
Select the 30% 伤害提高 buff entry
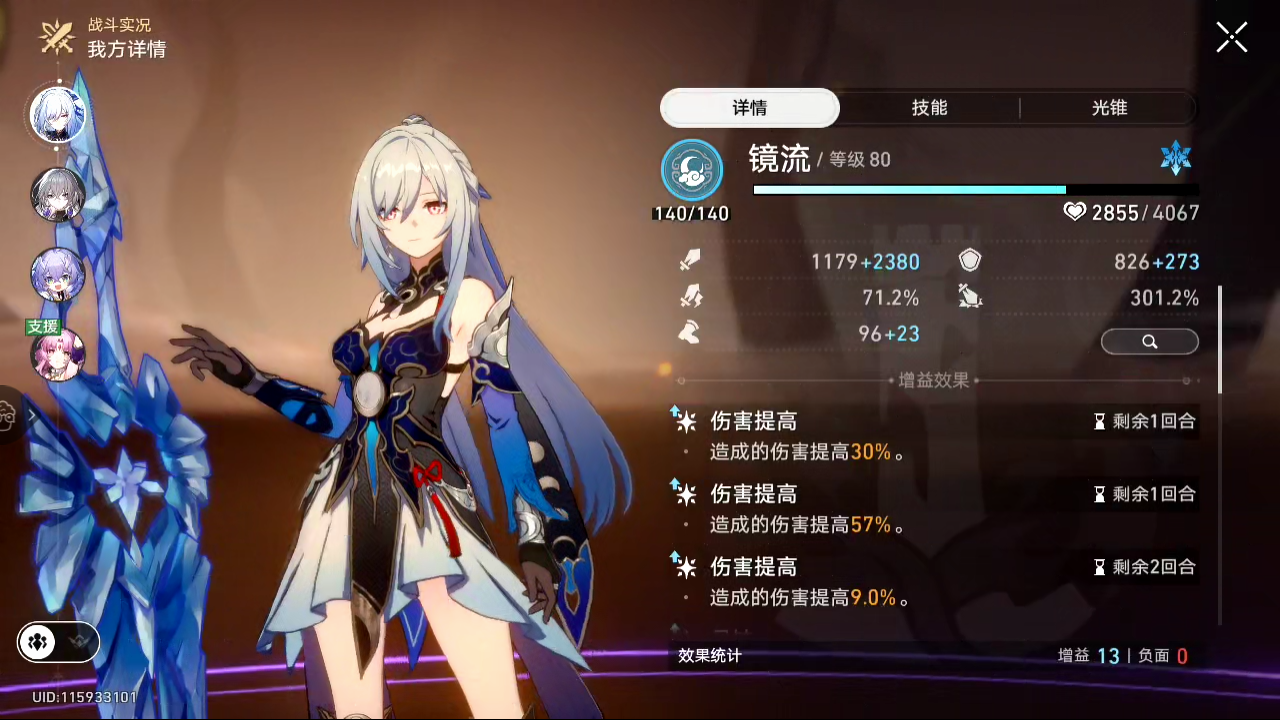click(x=934, y=436)
